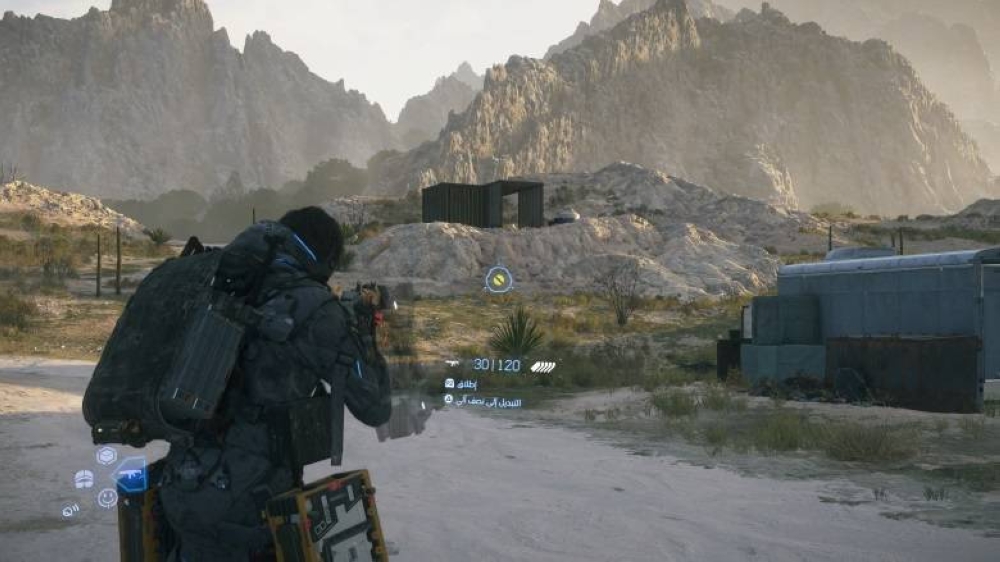Activate the signal shout icon

[x=70, y=510]
